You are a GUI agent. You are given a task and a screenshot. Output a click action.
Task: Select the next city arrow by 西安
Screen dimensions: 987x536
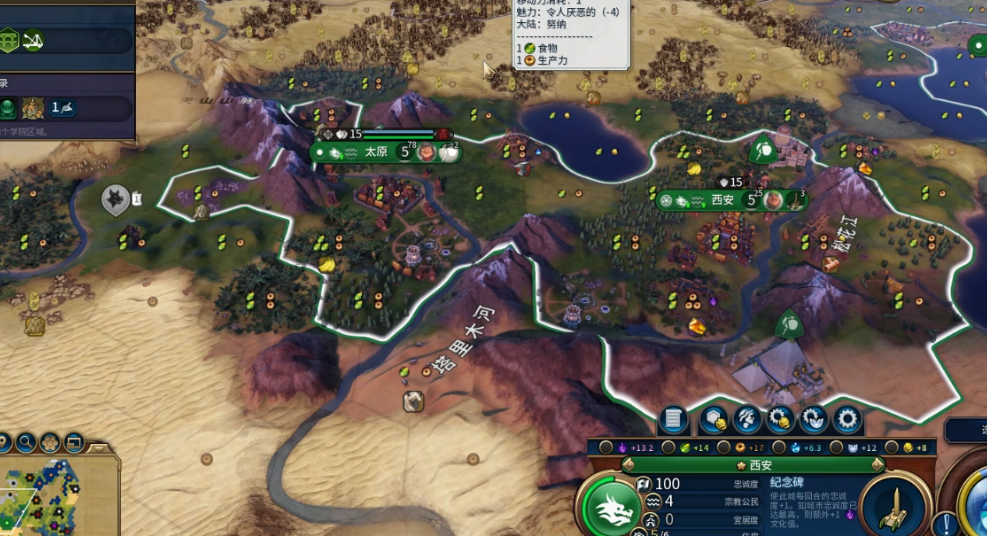coord(878,465)
